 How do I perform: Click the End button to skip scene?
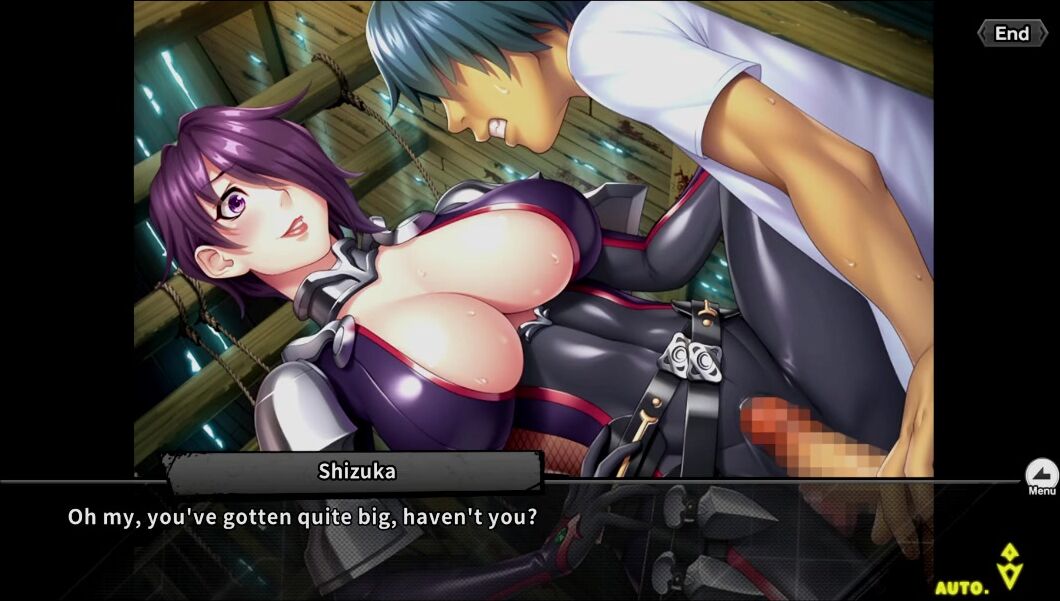1011,34
